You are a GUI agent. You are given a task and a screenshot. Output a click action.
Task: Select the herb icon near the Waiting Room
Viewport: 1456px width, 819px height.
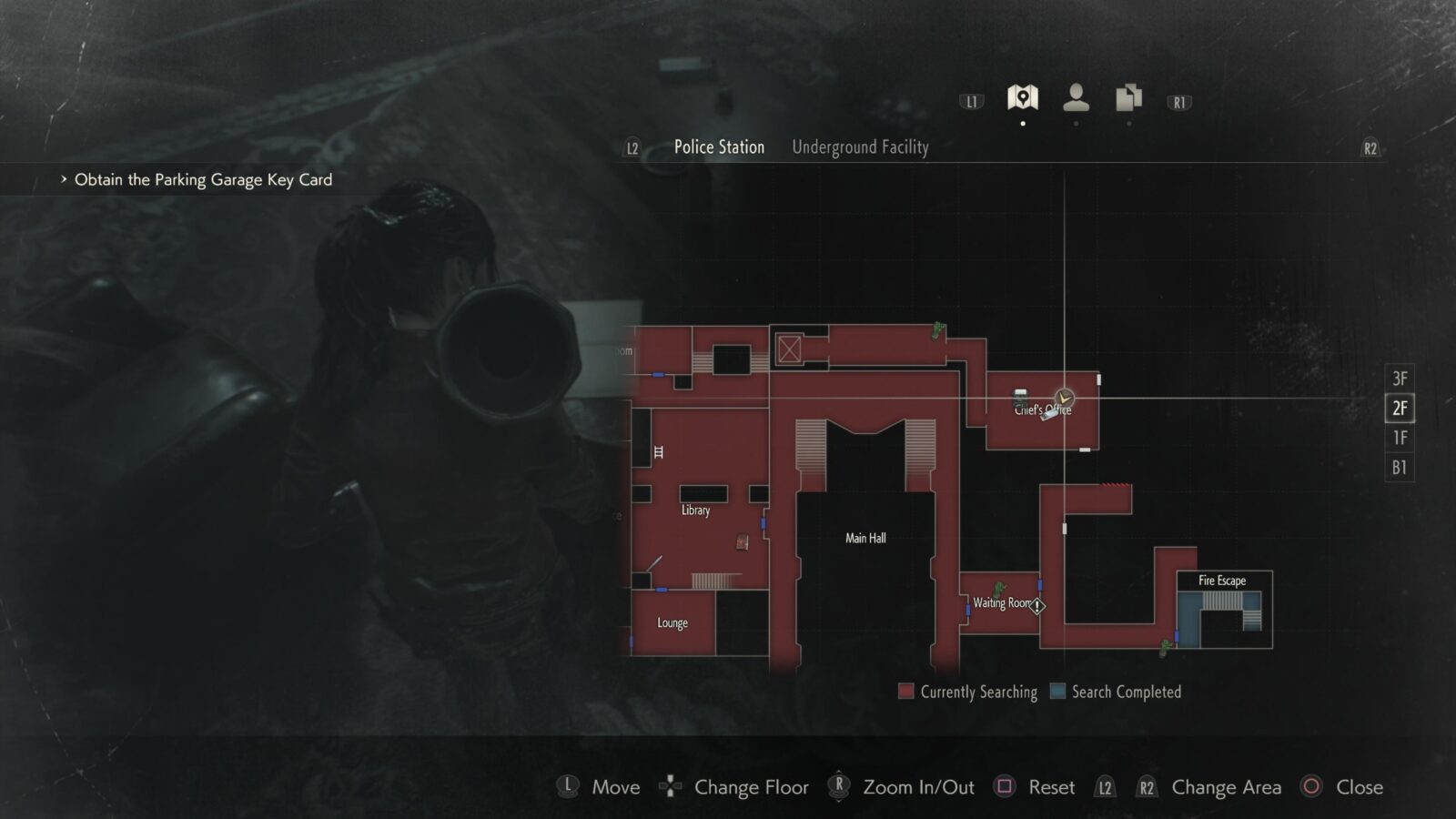coord(999,590)
